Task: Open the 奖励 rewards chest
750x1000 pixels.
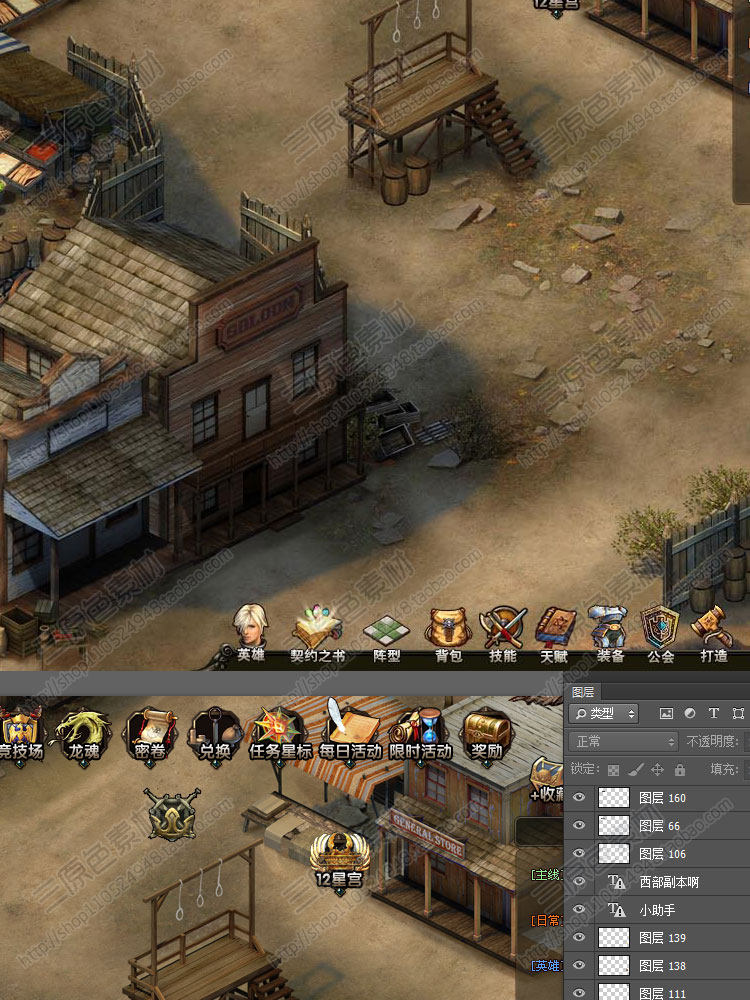Action: coord(486,731)
